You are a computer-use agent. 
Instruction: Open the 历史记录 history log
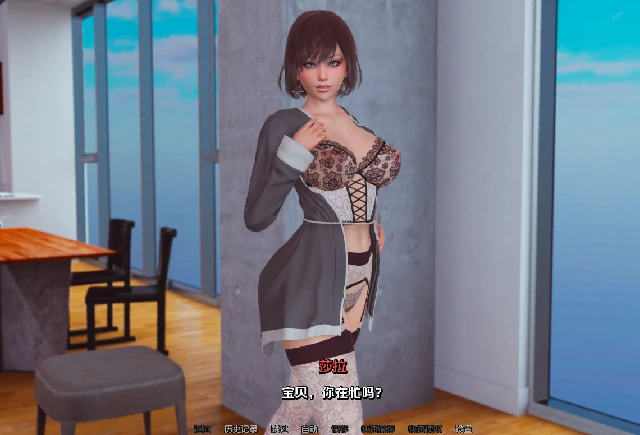pos(240,429)
